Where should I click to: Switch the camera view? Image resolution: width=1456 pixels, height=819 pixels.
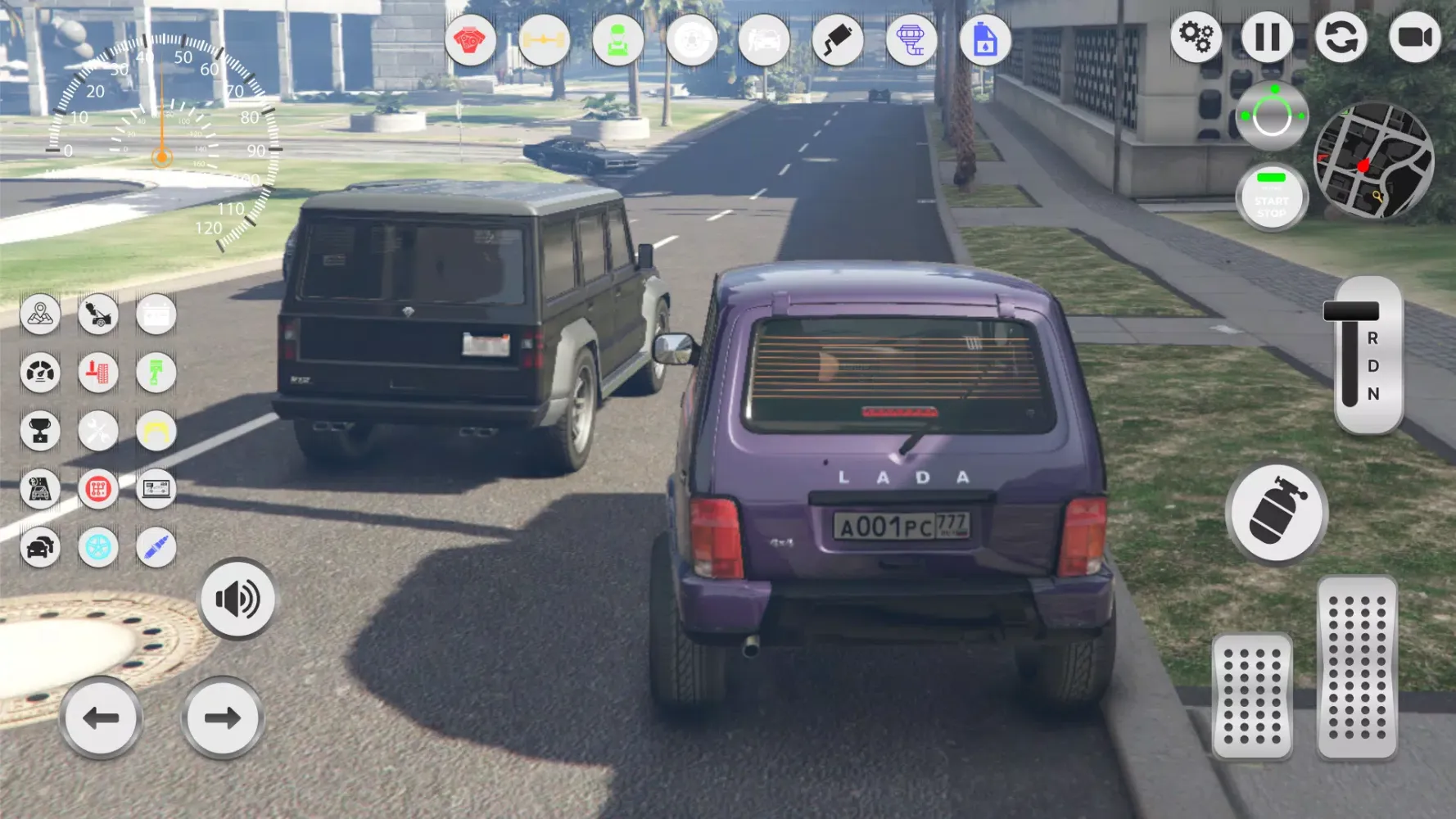point(1414,37)
